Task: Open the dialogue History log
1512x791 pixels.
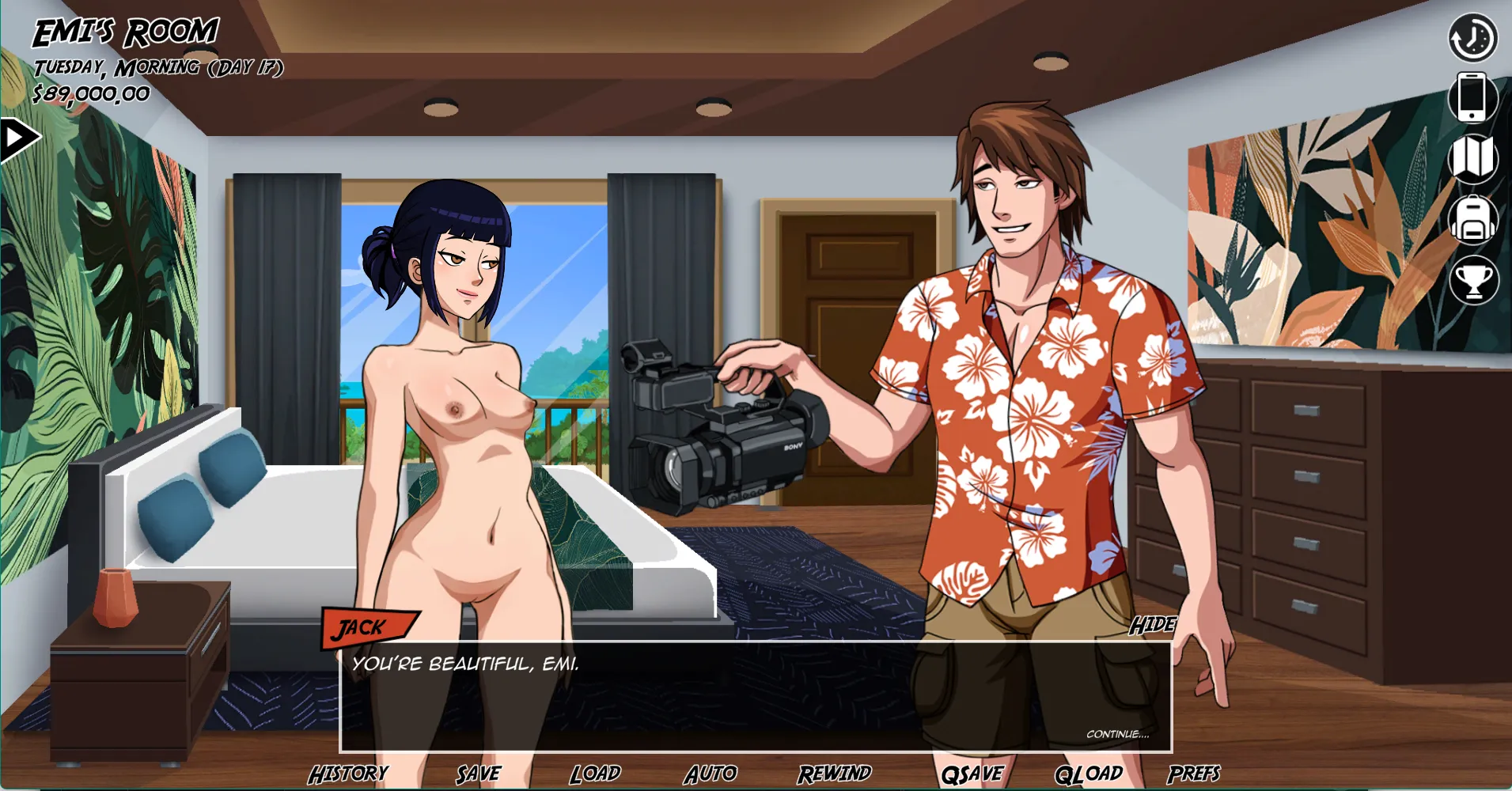Action: click(x=348, y=774)
